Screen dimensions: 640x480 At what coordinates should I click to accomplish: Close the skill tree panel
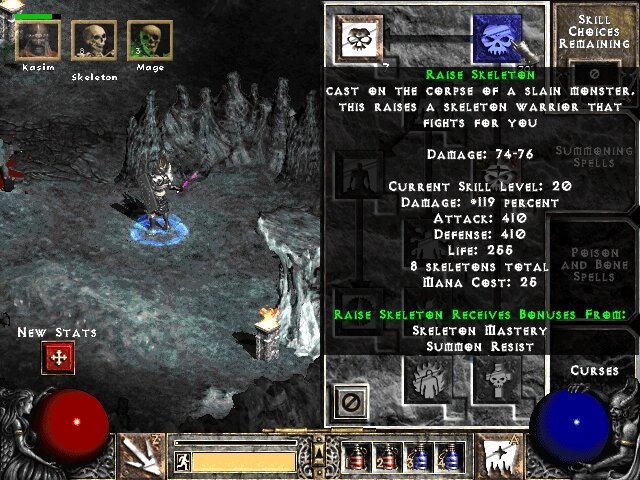pyautogui.click(x=349, y=403)
